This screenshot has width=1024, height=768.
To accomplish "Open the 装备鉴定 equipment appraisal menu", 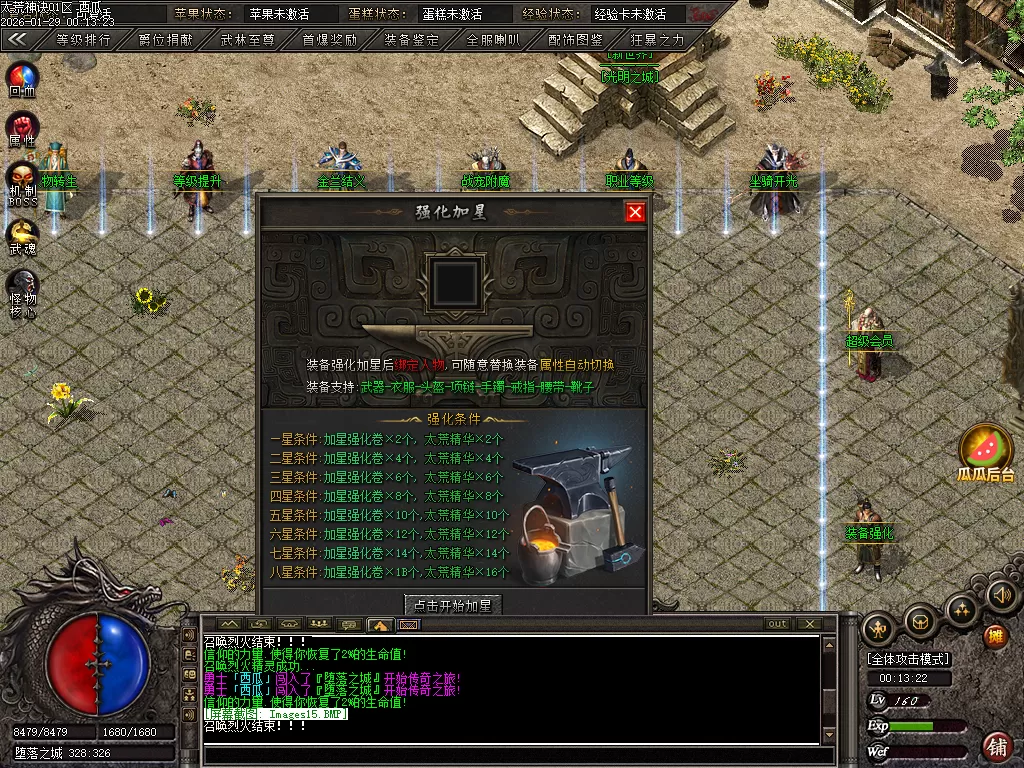I will [411, 40].
